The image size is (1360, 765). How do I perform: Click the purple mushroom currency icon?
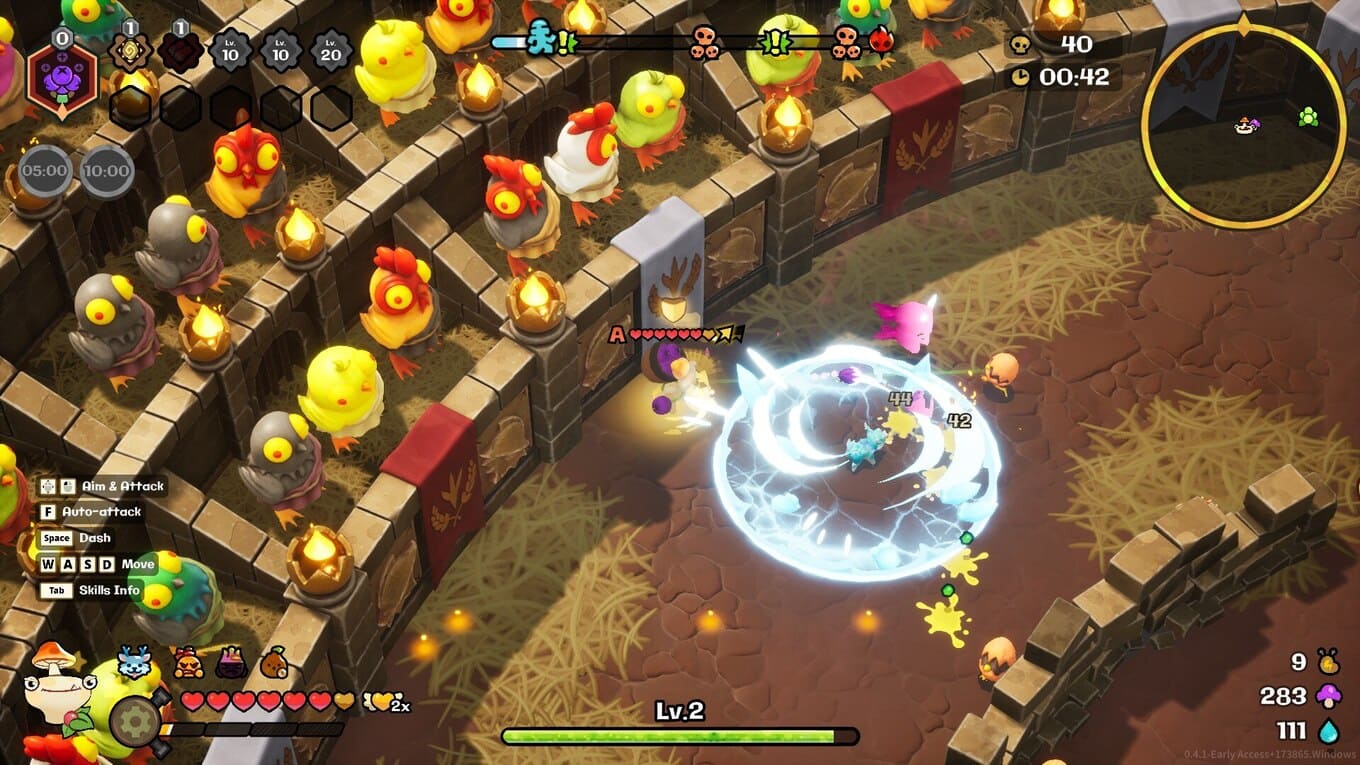click(x=1328, y=695)
